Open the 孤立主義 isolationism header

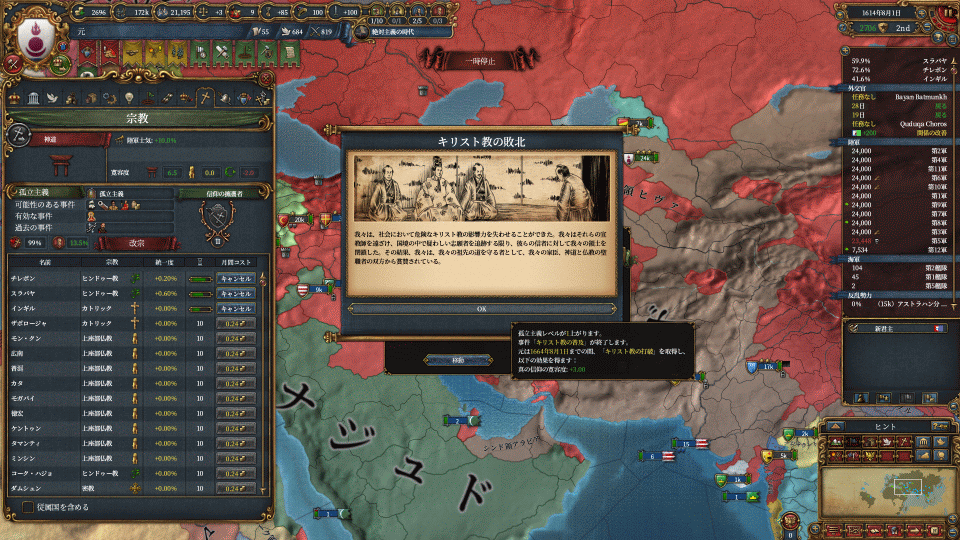(x=33, y=192)
